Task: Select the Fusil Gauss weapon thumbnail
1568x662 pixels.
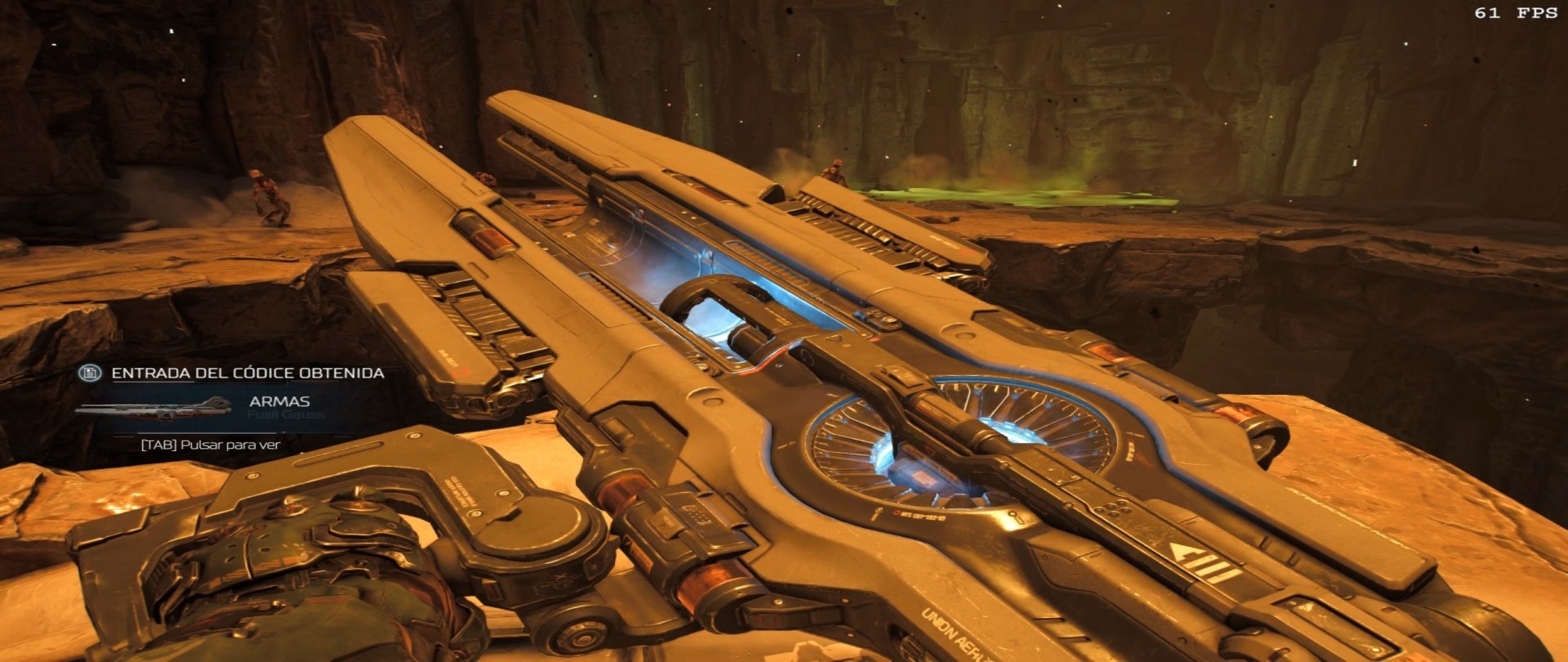Action: click(x=155, y=410)
